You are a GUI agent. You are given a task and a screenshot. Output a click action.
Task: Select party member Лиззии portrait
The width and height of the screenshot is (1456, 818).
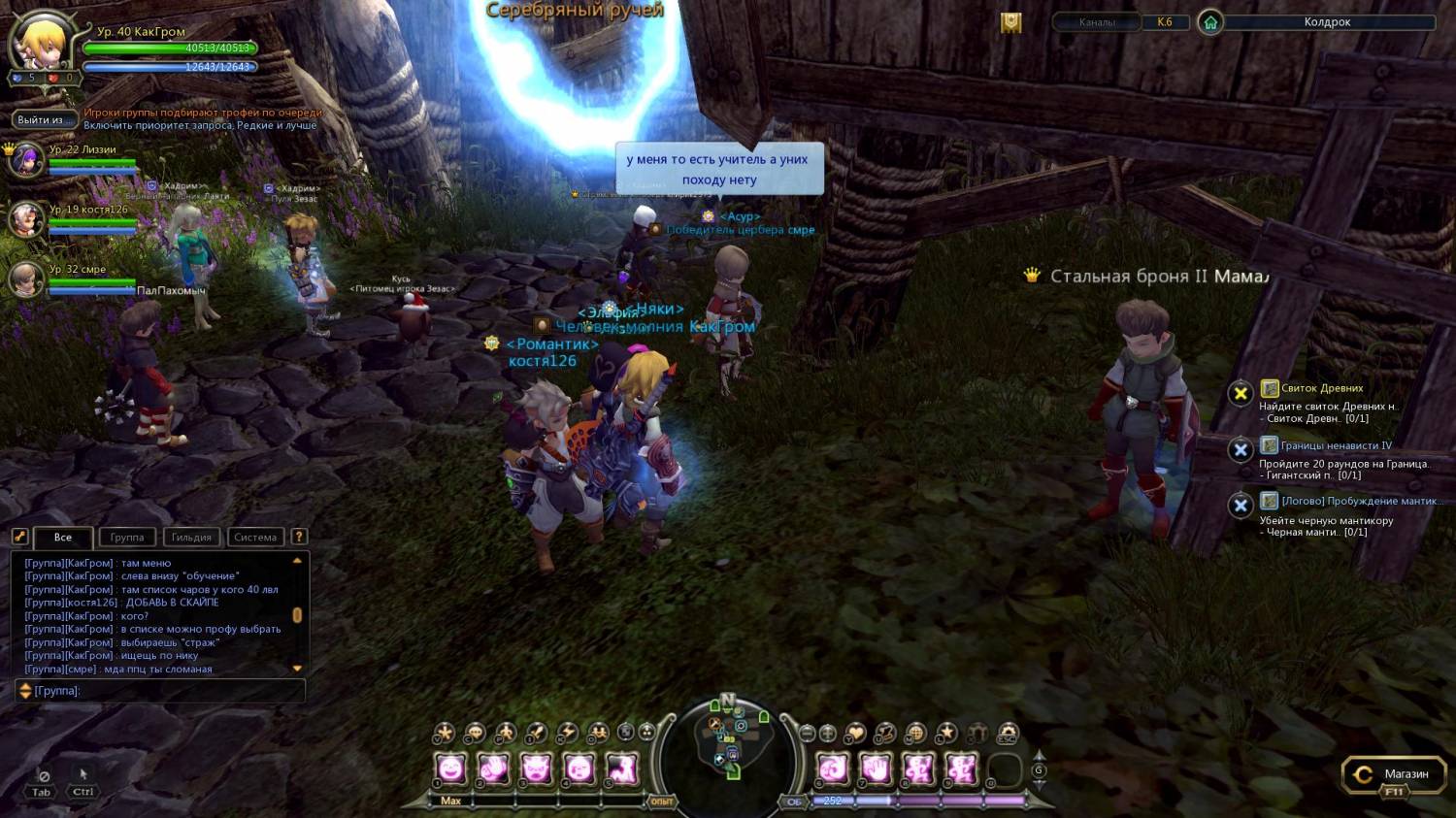coord(26,159)
